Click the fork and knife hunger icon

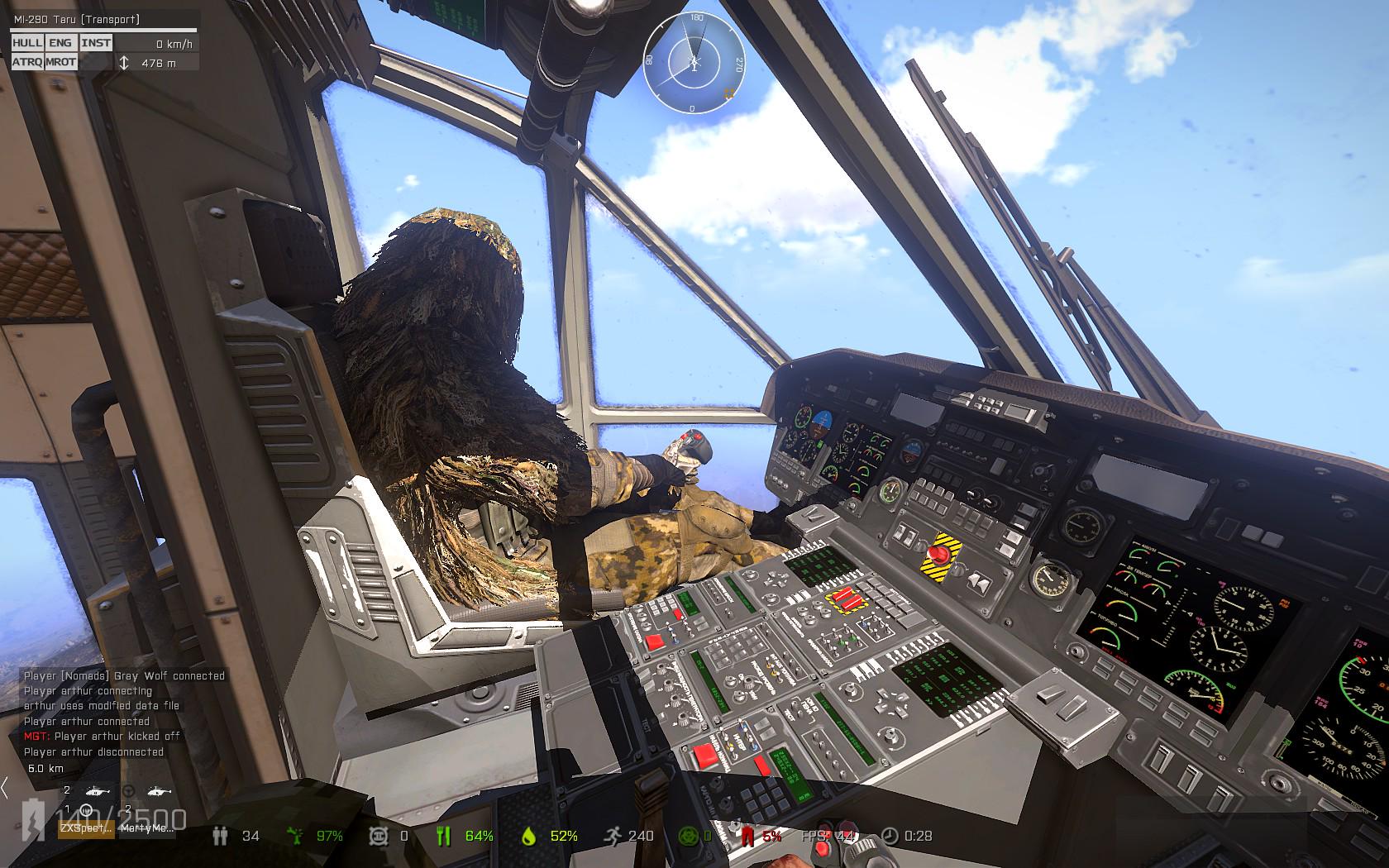tap(443, 836)
